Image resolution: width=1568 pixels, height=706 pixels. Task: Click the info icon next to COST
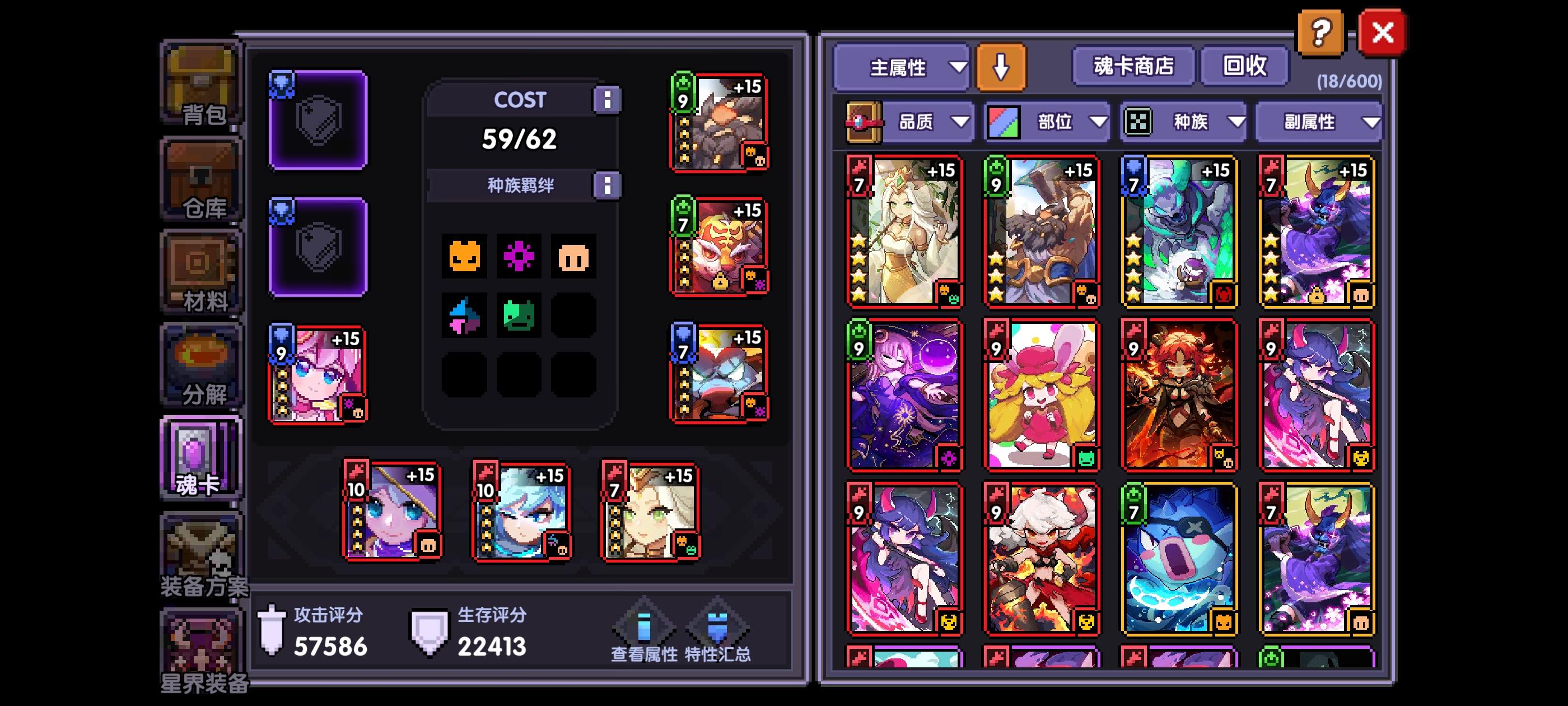click(609, 99)
